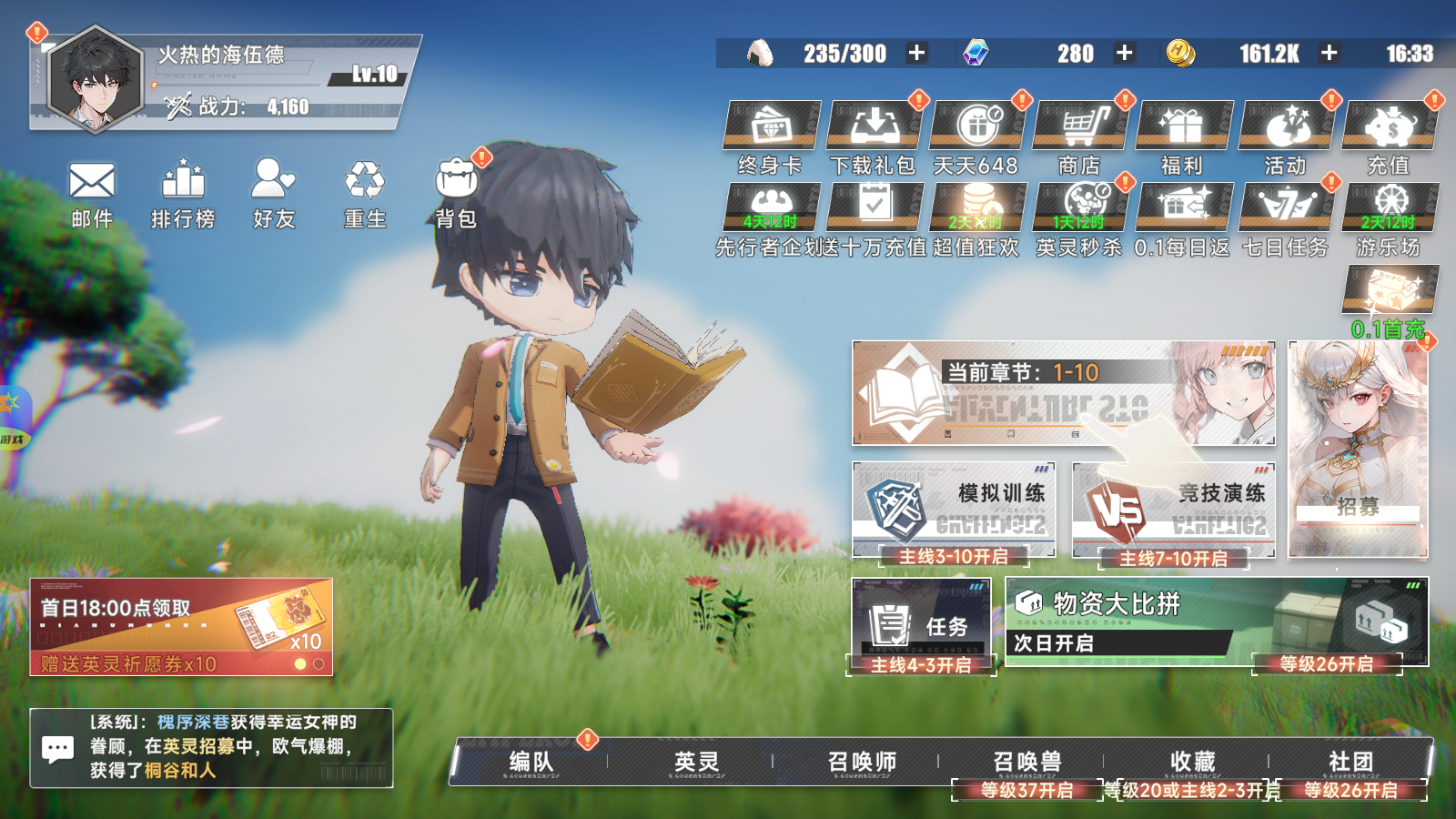Open the 七日任务 seven-day missions
Screen dimensions: 1456x819
tap(1286, 207)
